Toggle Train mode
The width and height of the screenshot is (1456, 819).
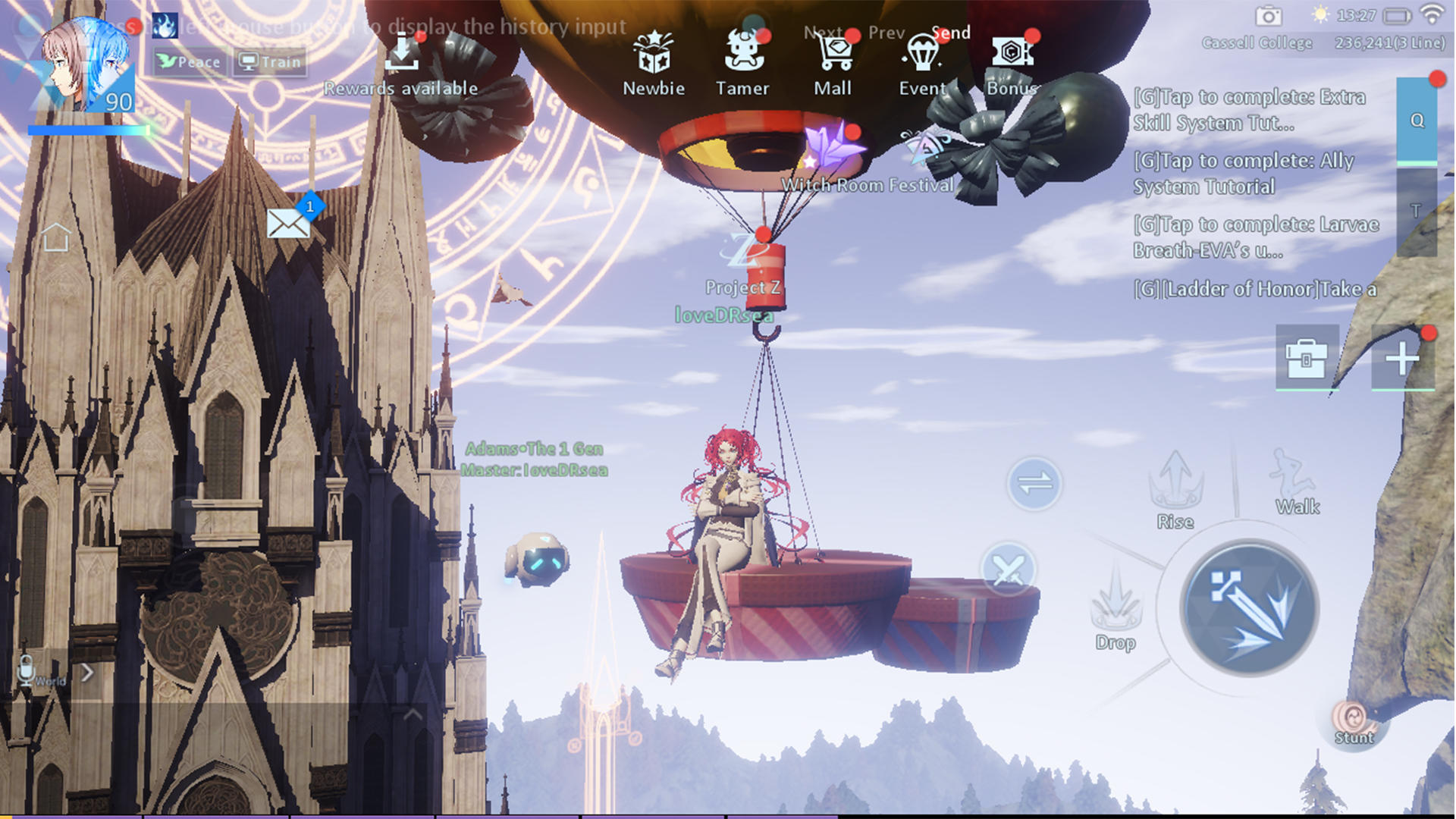pos(269,61)
